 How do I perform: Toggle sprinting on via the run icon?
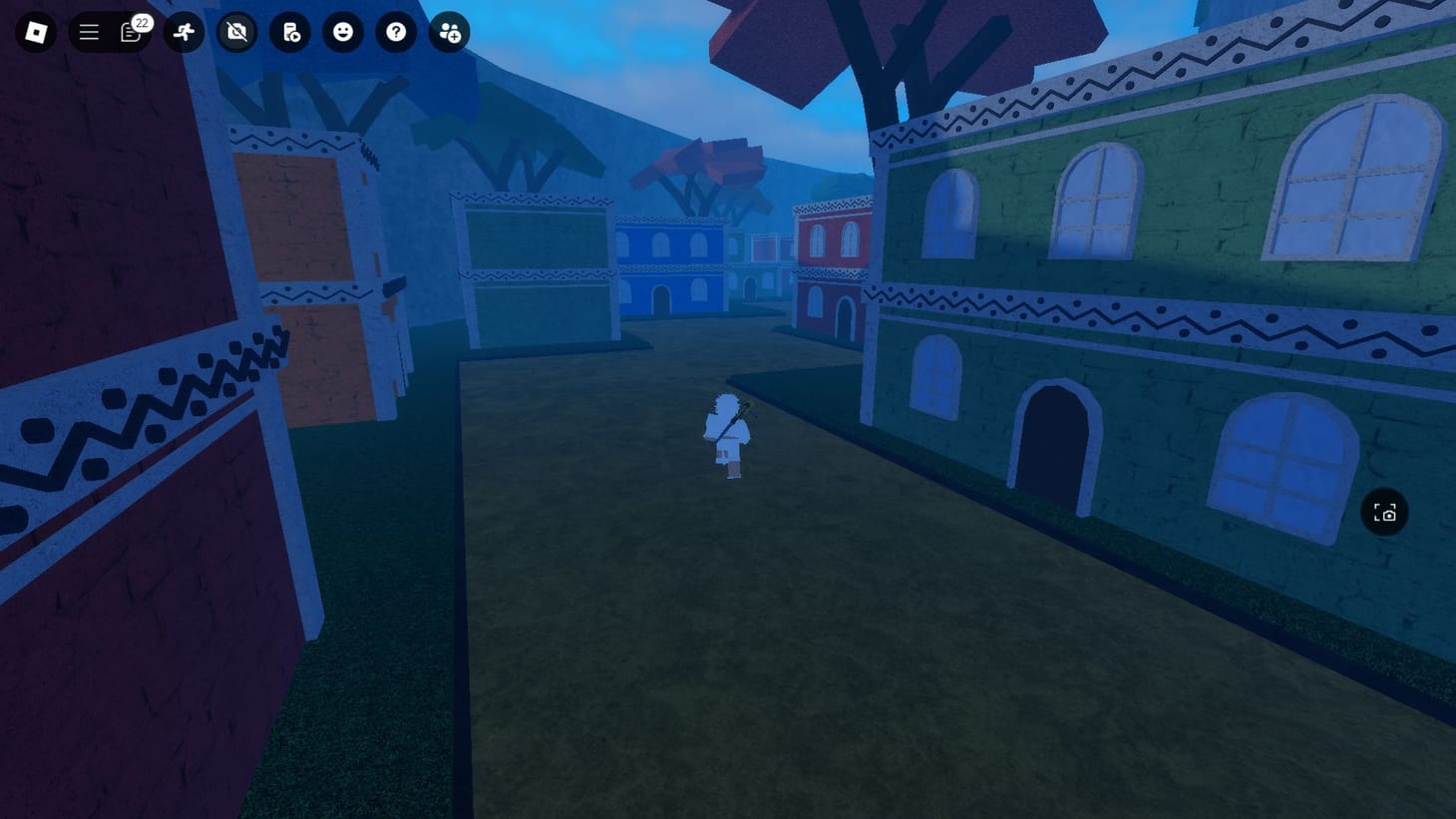pyautogui.click(x=183, y=32)
